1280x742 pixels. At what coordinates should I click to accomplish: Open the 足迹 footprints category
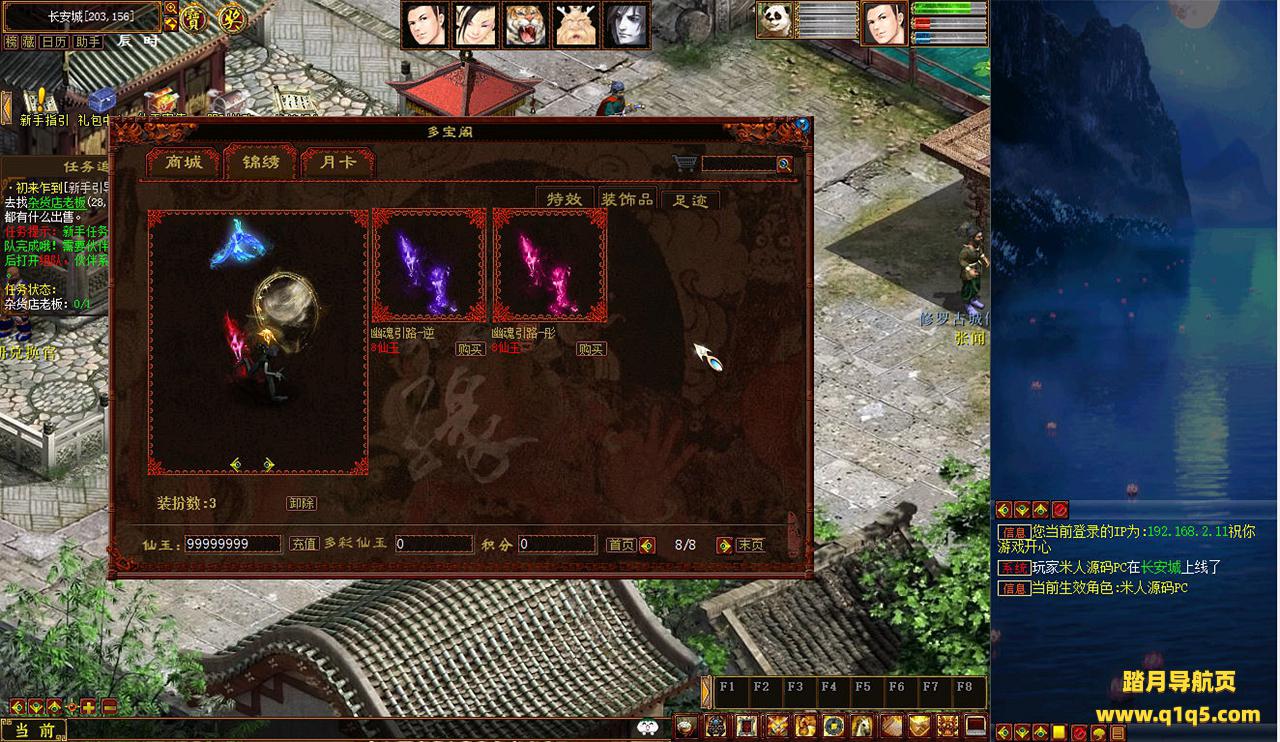(x=689, y=200)
